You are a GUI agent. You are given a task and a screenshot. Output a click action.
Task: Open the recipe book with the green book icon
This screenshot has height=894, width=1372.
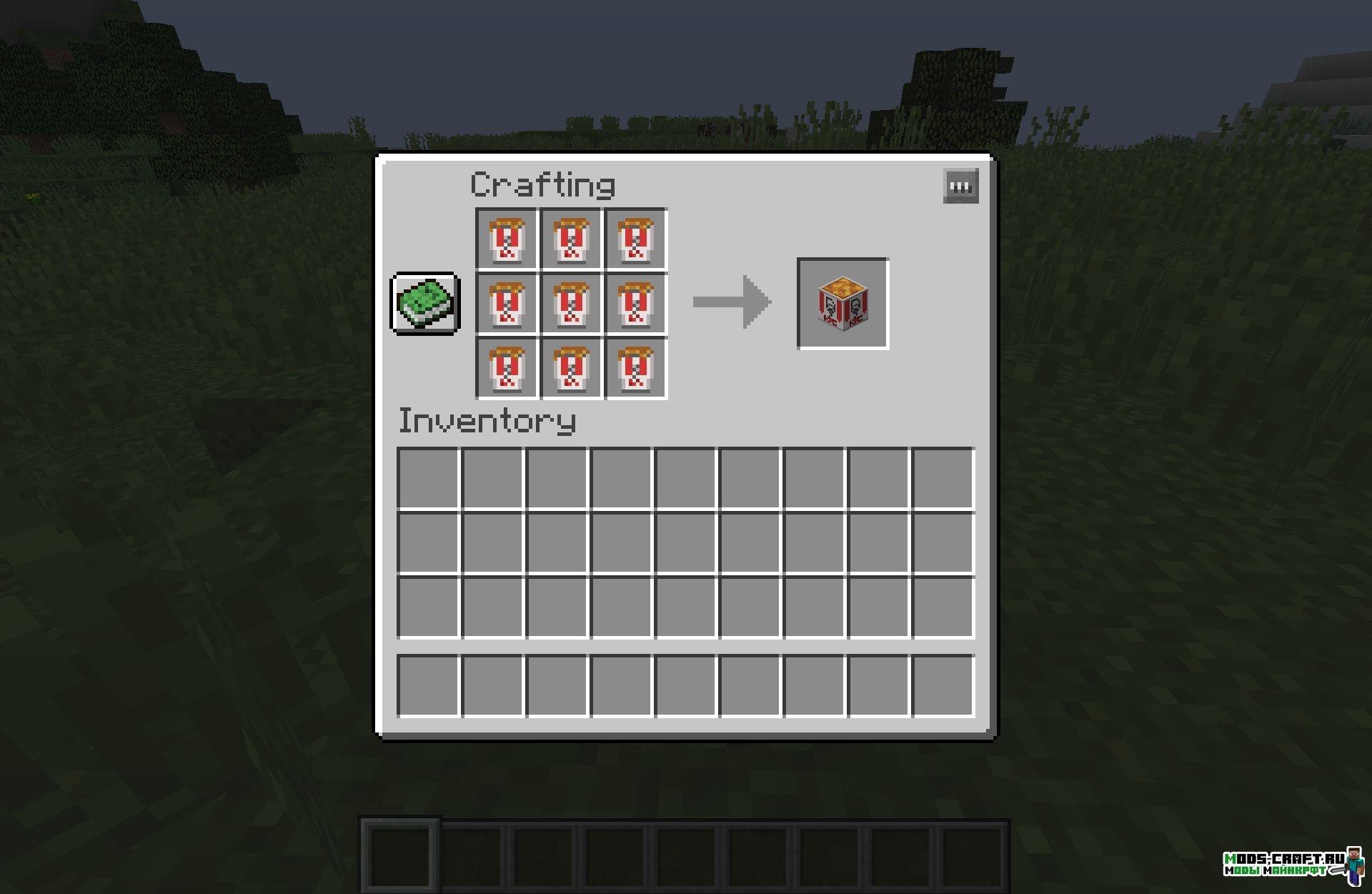point(423,304)
